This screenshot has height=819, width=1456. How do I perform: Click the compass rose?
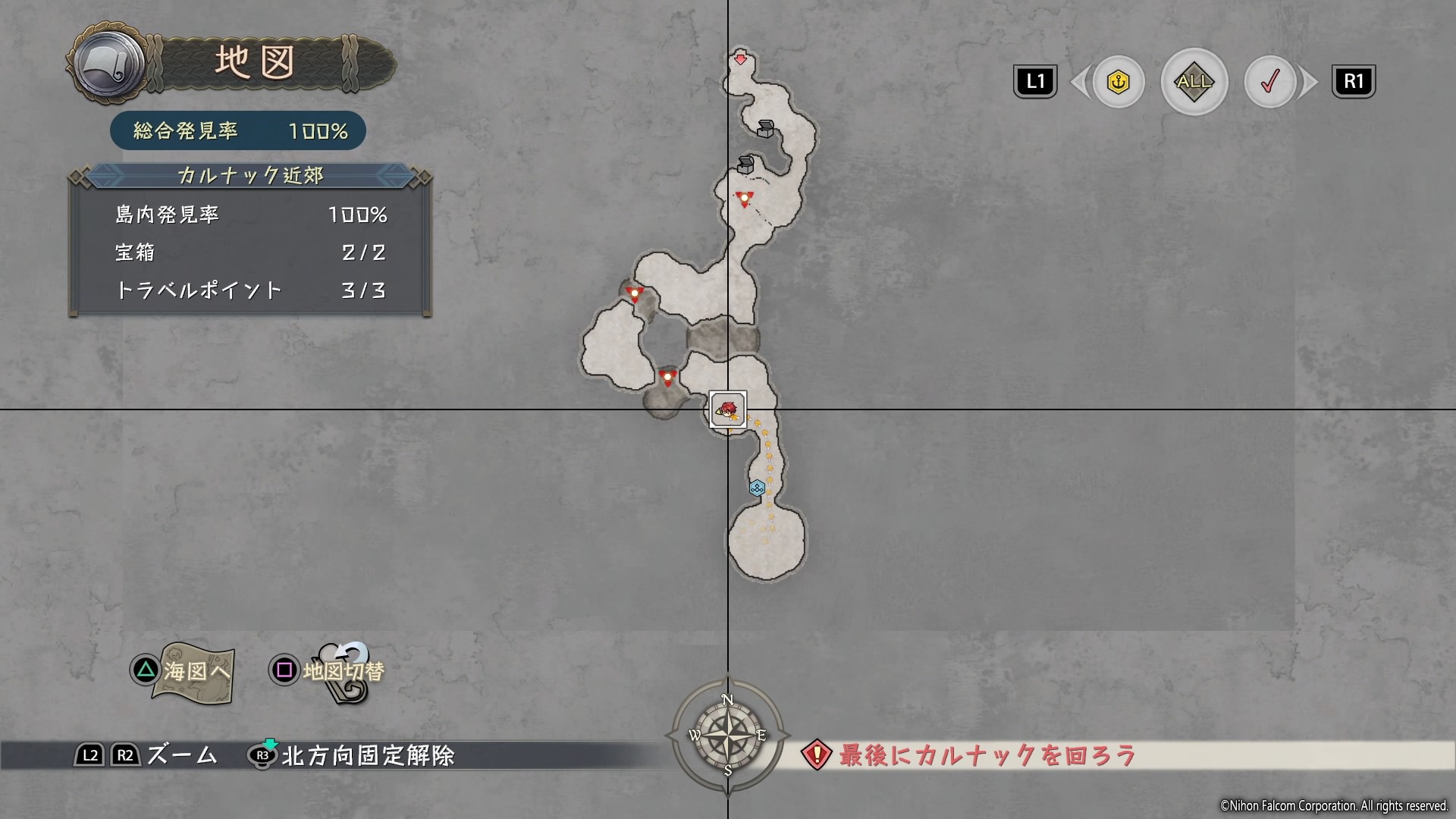(x=727, y=735)
